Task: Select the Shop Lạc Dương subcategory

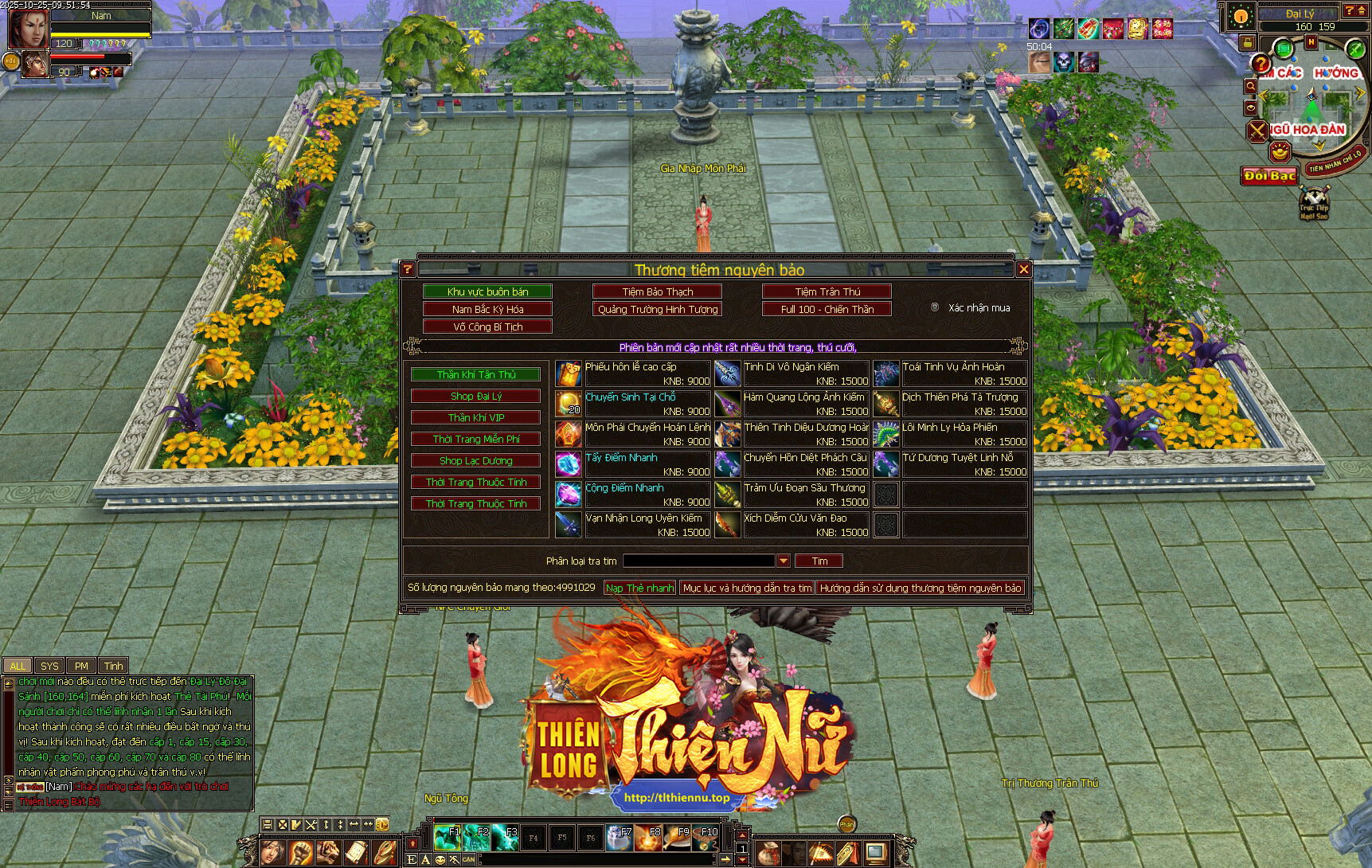Action: coord(476,460)
